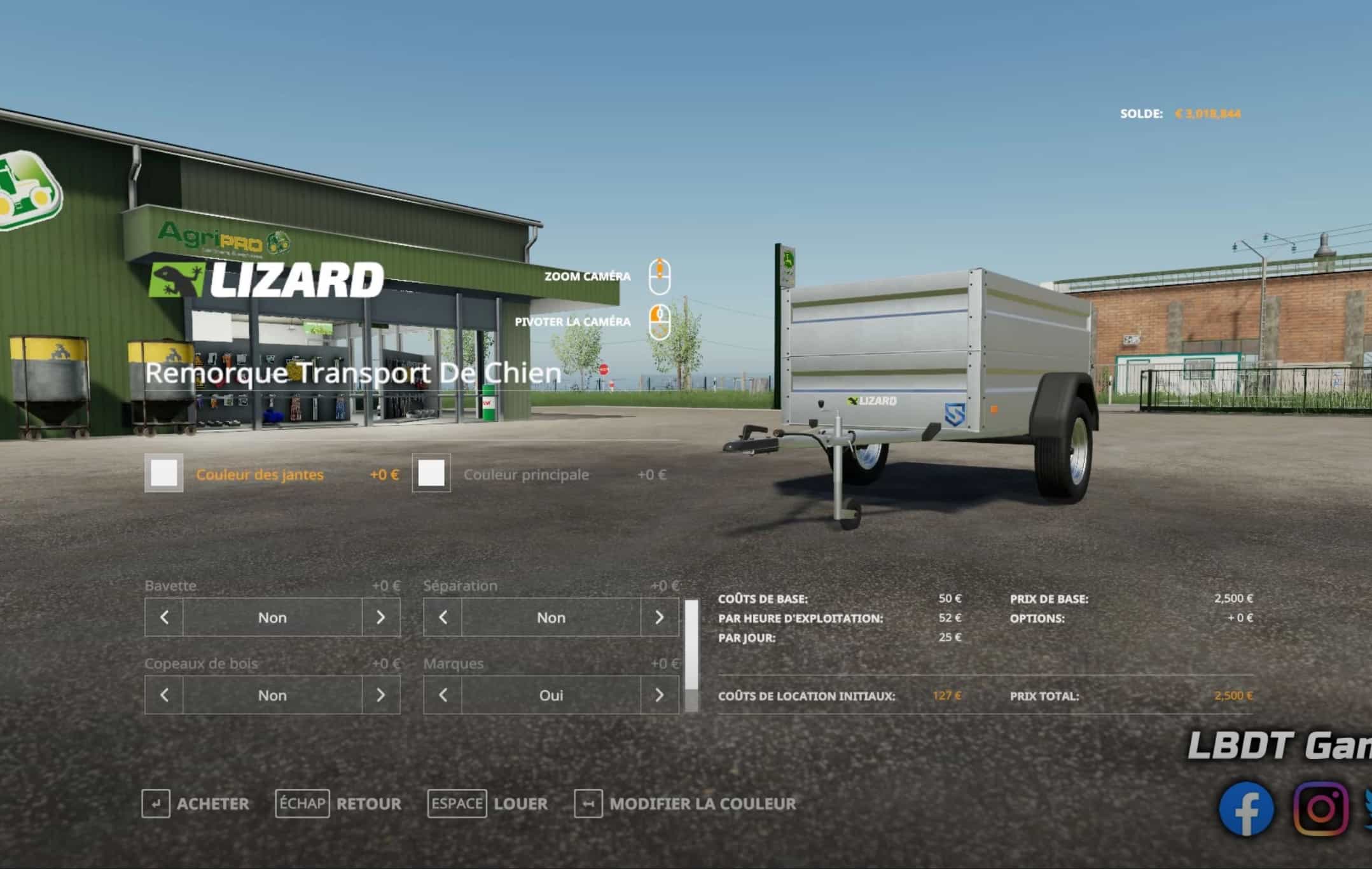Advance the Bavette option with right arrow

pos(380,617)
